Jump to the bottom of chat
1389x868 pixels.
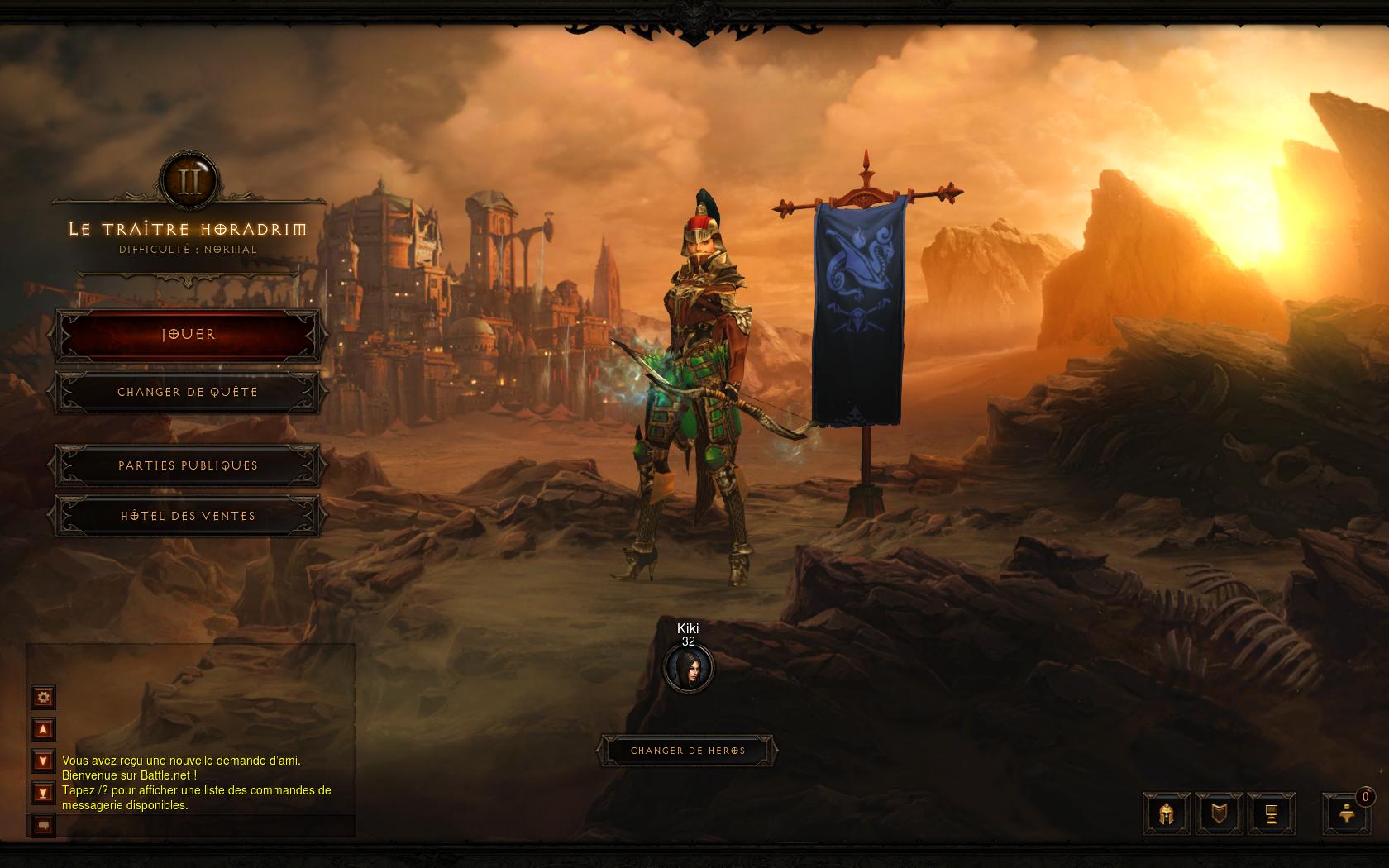(43, 793)
